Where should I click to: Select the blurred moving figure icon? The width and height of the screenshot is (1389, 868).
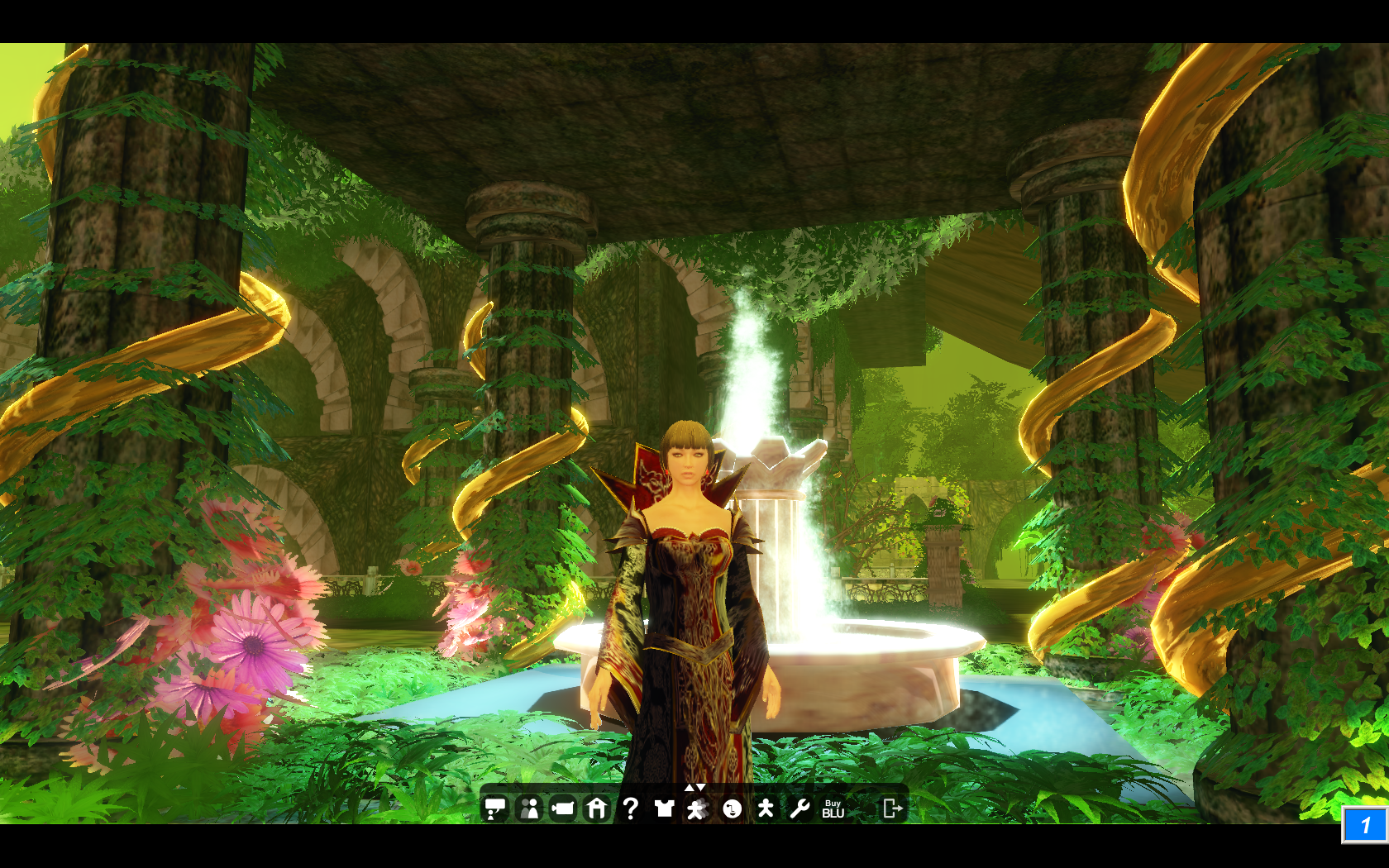tap(697, 808)
